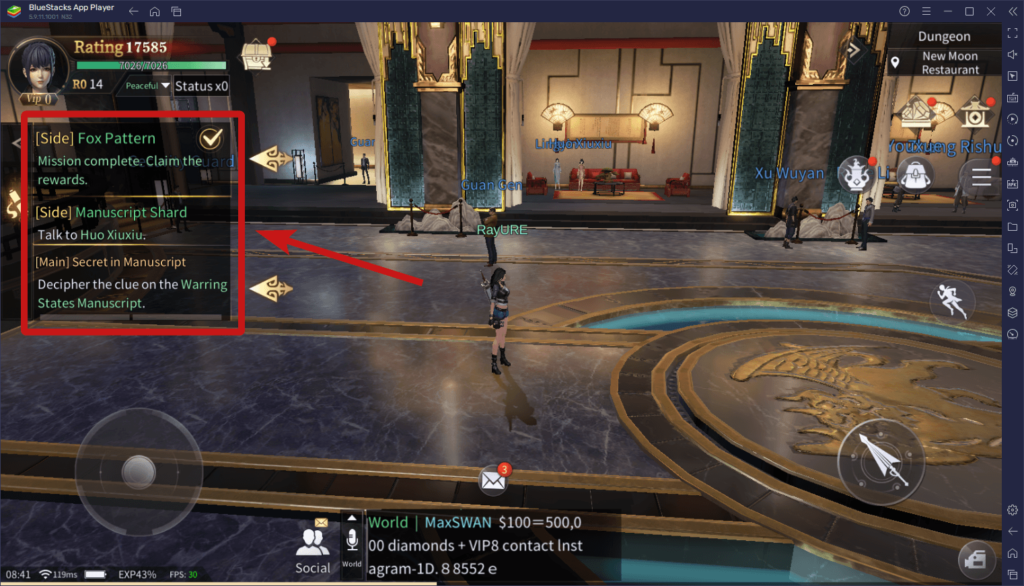Open the Dungeon button
The image size is (1024, 586).
[x=943, y=37]
